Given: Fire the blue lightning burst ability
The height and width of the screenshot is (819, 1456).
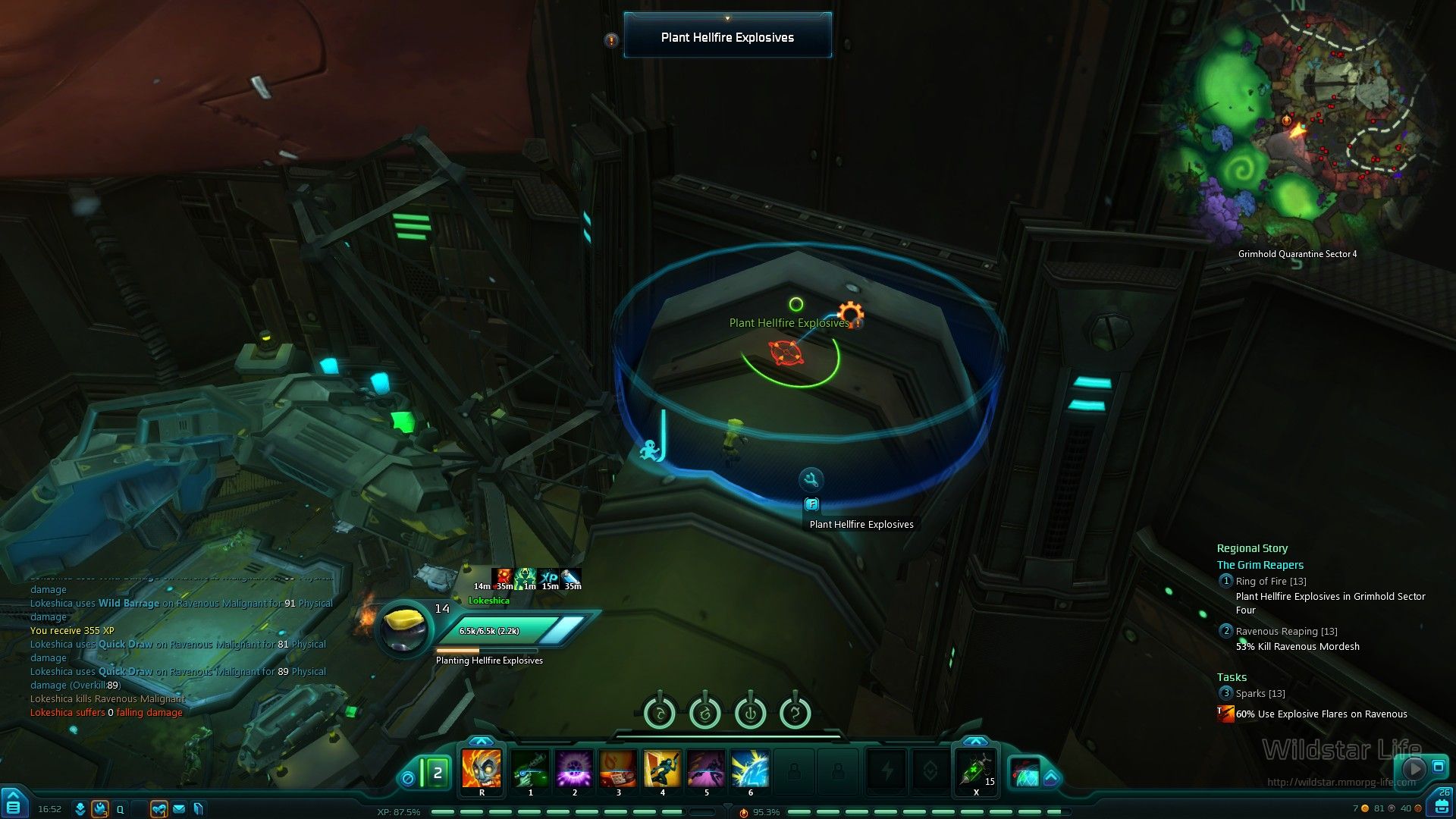Looking at the screenshot, I should pos(750,768).
